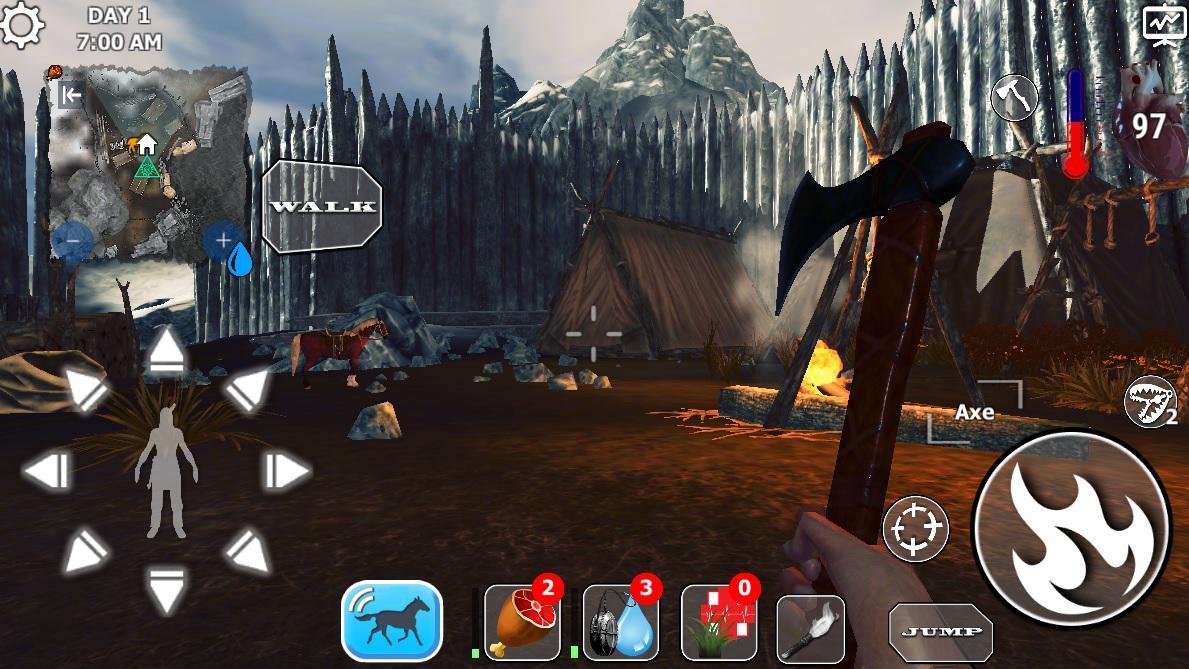This screenshot has width=1189, height=669.
Task: Call the horse with the blue button
Action: [392, 621]
